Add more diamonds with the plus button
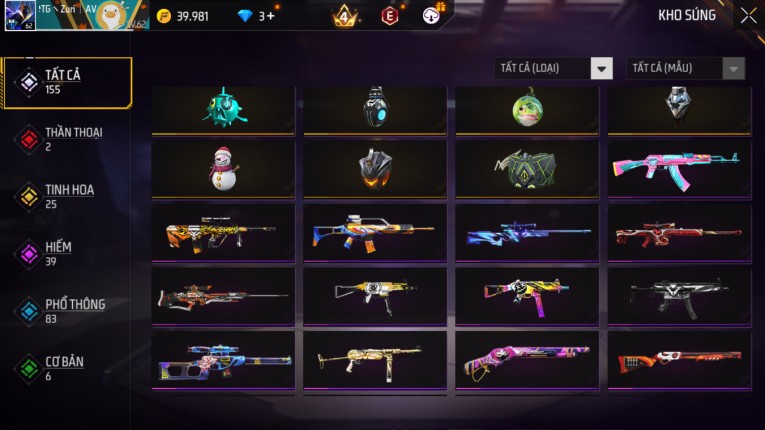The width and height of the screenshot is (765, 430). pos(270,16)
